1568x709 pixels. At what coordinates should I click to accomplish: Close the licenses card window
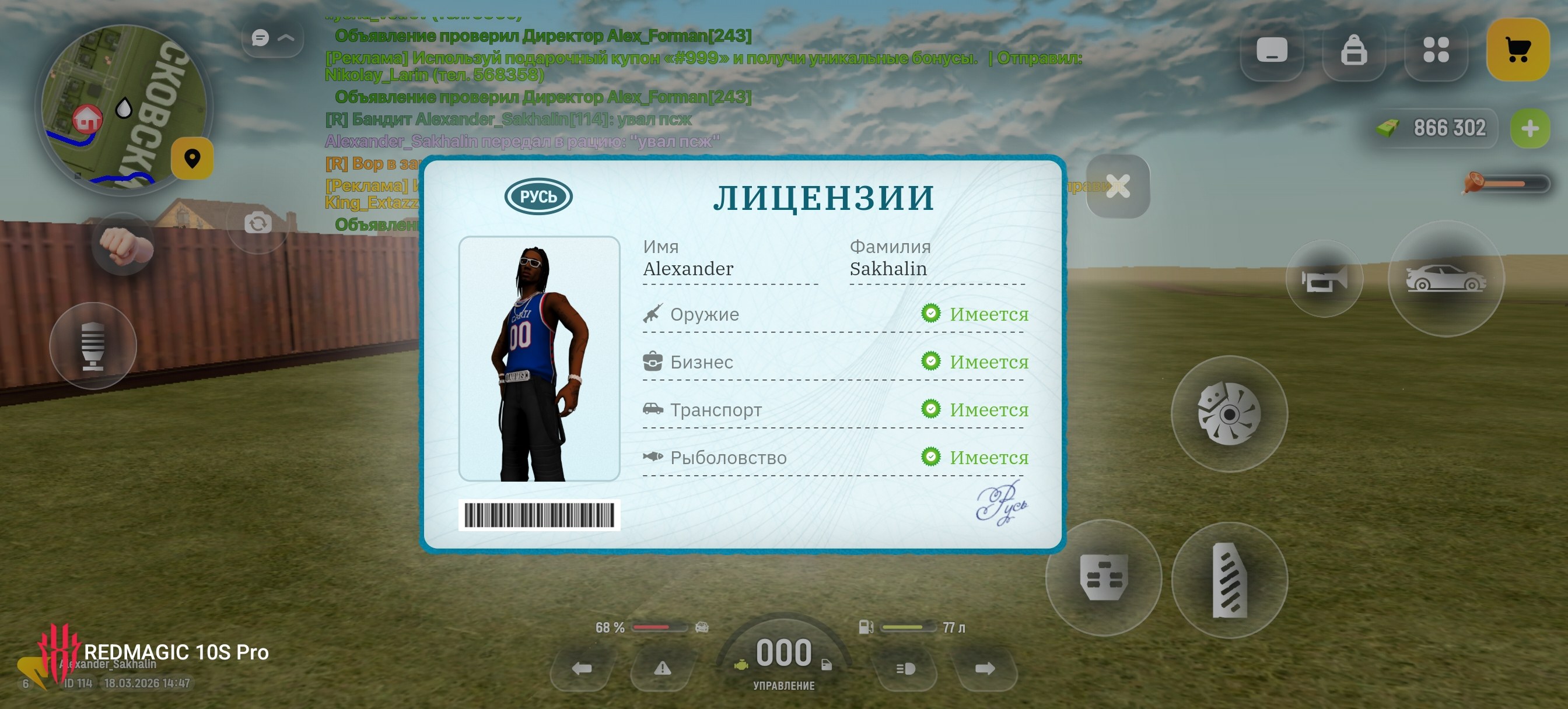tap(1118, 186)
